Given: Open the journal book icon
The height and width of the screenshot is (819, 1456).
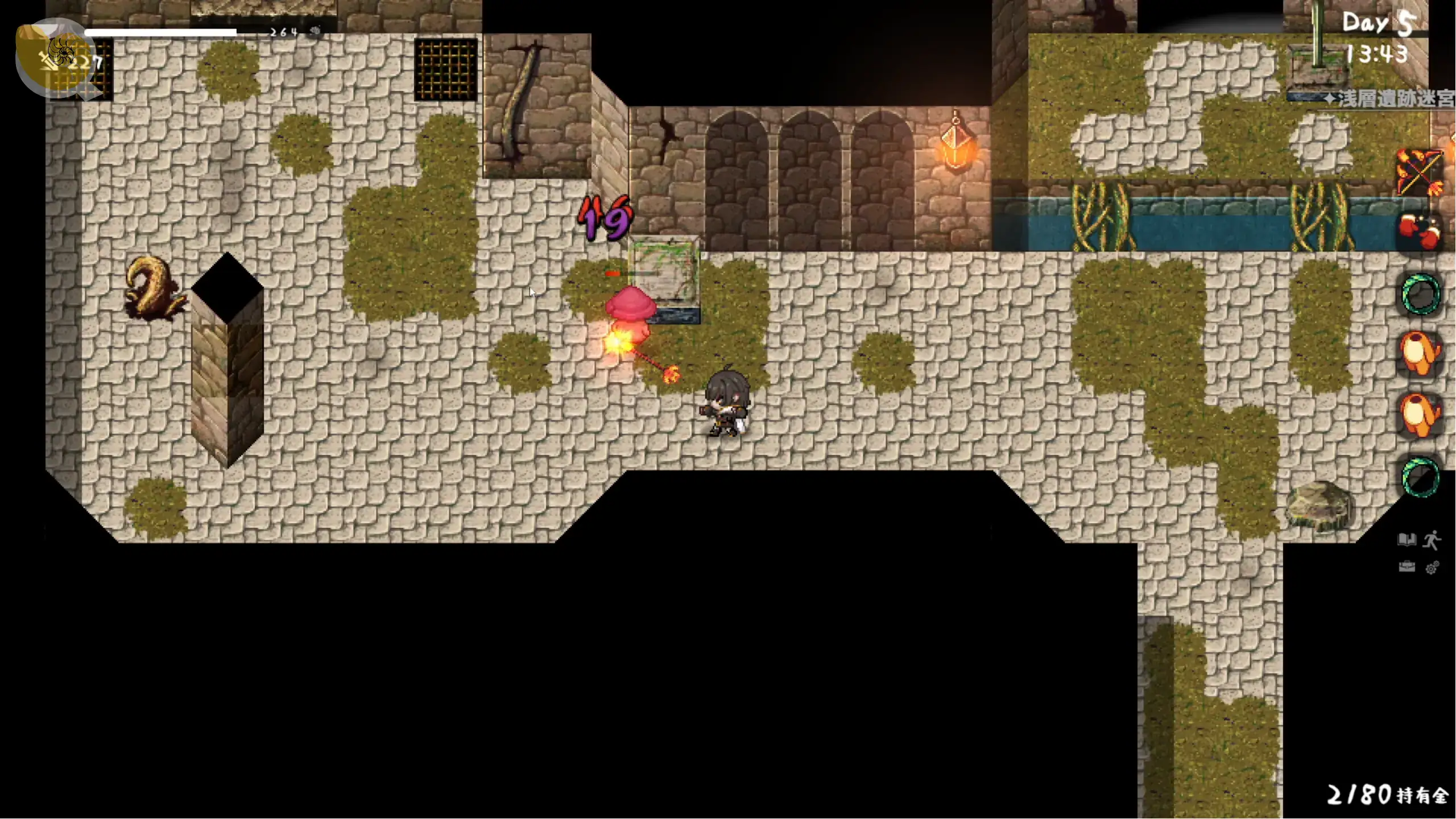Looking at the screenshot, I should click(x=1407, y=539).
